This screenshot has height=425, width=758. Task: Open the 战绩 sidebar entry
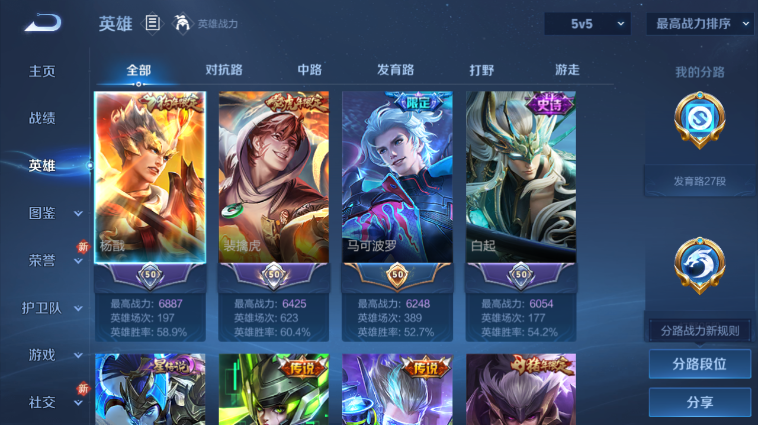point(42,118)
